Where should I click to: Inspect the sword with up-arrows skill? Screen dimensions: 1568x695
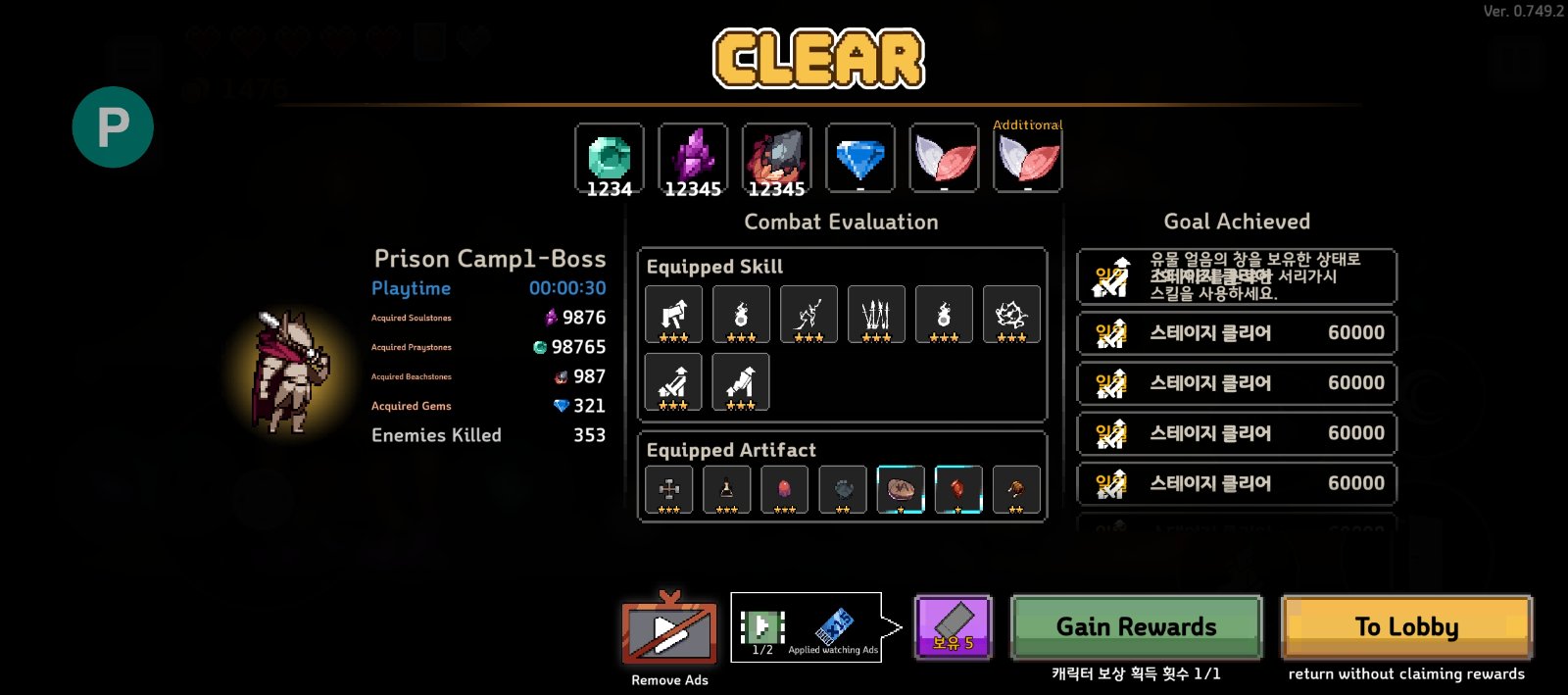(673, 381)
